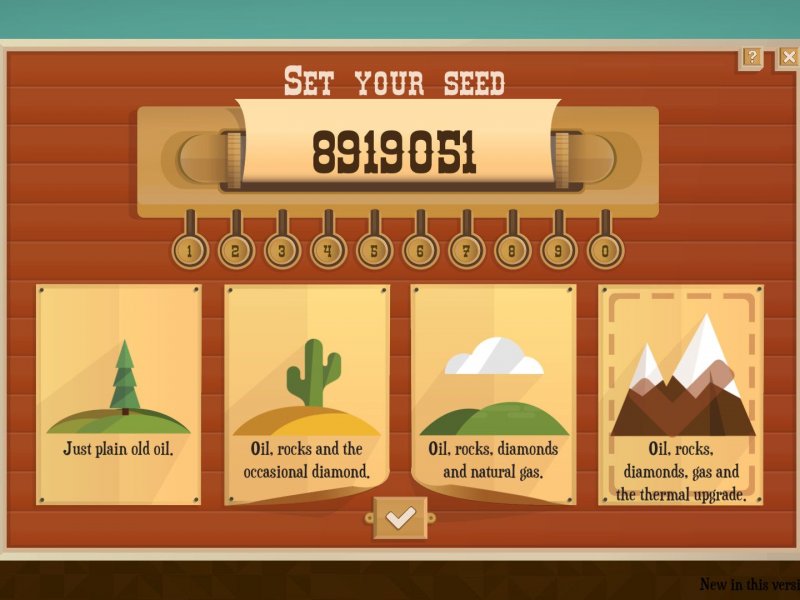Image resolution: width=800 pixels, height=600 pixels.
Task: Click the number 1 seed digit button
Action: click(x=189, y=251)
